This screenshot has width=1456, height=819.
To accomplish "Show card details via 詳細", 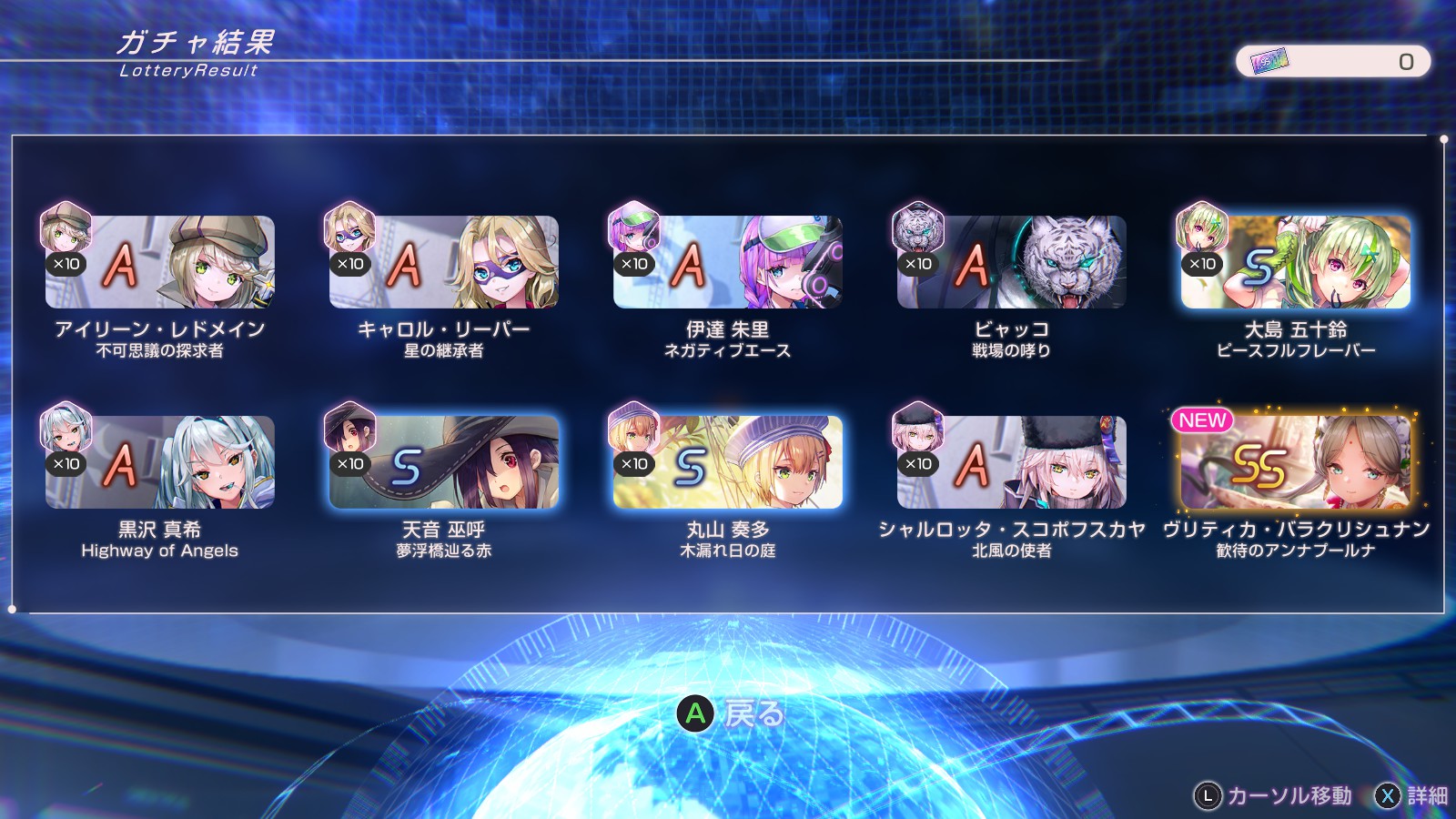I will click(1410, 796).
